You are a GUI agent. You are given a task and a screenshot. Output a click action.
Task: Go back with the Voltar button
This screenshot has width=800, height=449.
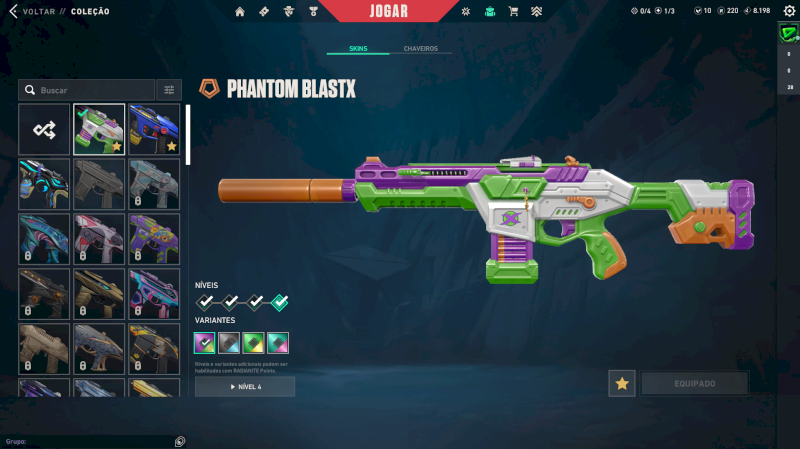click(x=35, y=11)
